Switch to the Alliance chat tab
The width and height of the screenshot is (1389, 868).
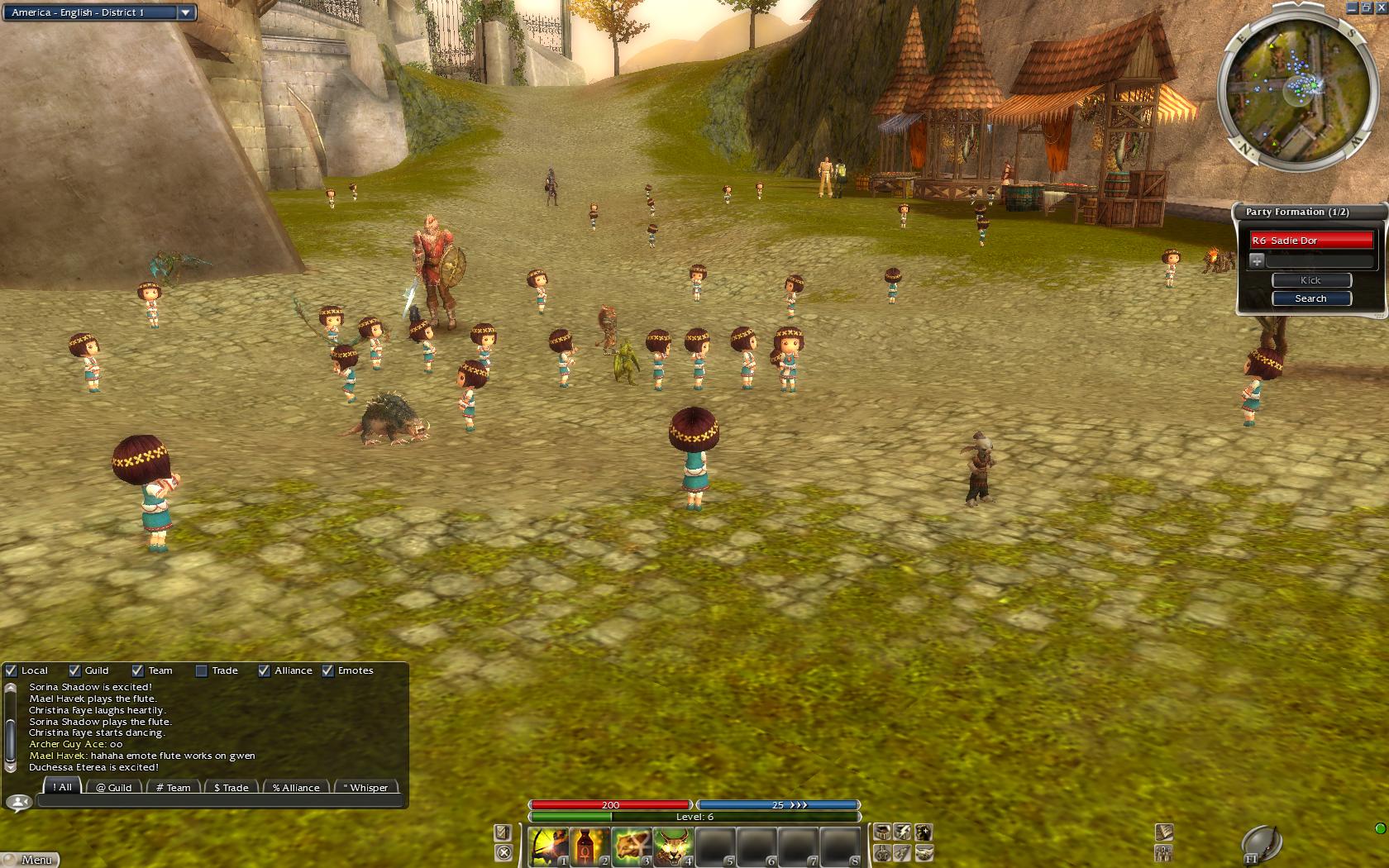point(296,787)
